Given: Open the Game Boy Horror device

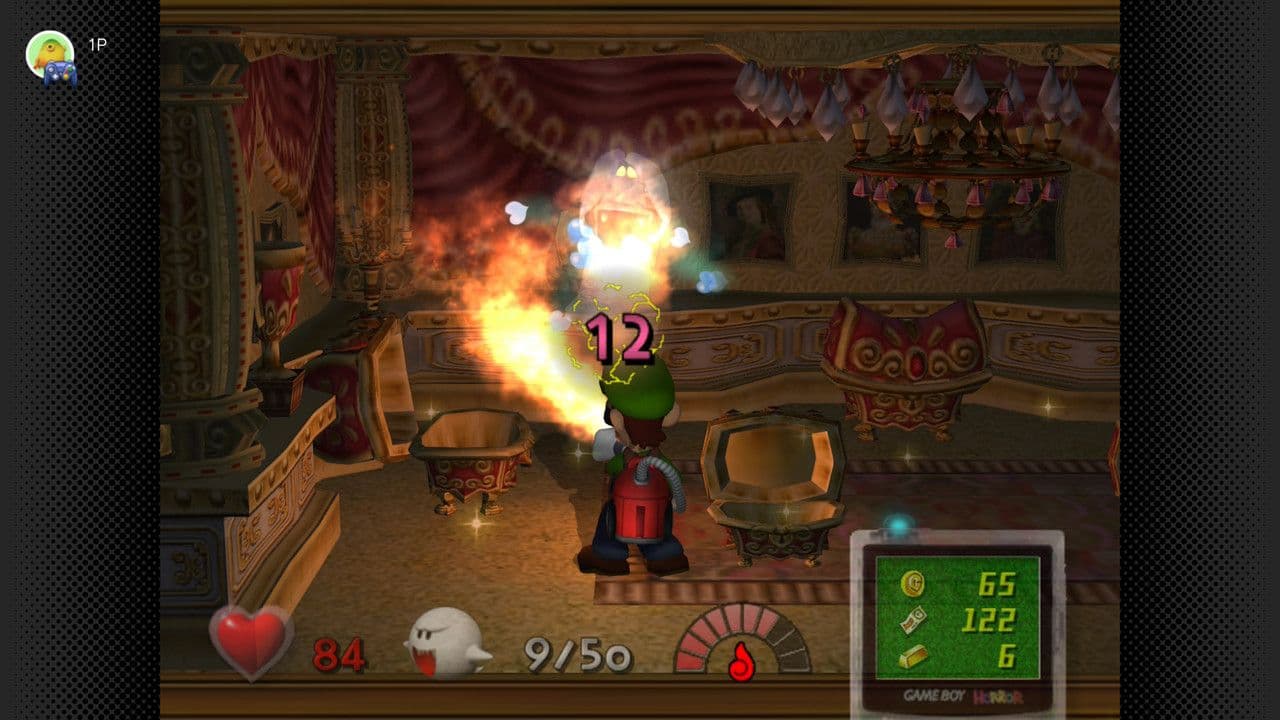Looking at the screenshot, I should pos(957,620).
